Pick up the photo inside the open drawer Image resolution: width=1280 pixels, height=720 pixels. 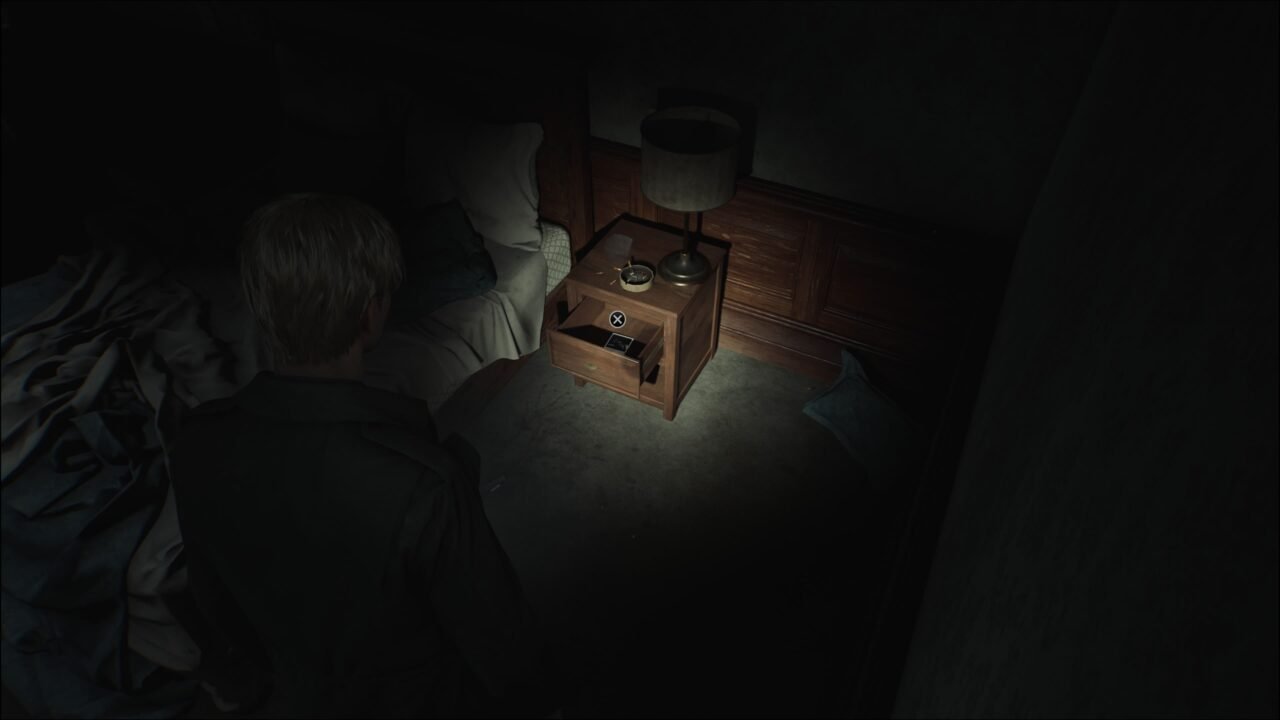pyautogui.click(x=620, y=341)
